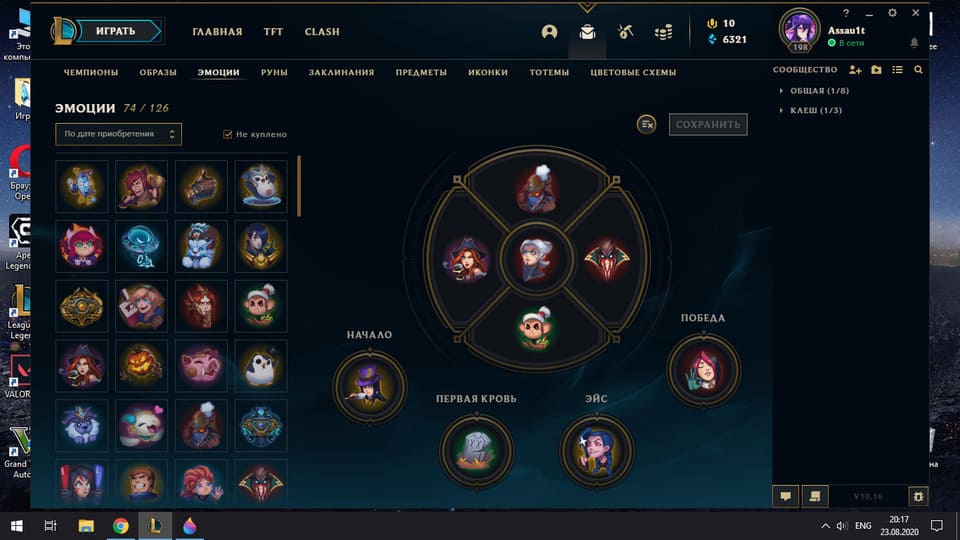Select the РУНЫ tab
This screenshot has height=540, width=960.
click(x=274, y=72)
